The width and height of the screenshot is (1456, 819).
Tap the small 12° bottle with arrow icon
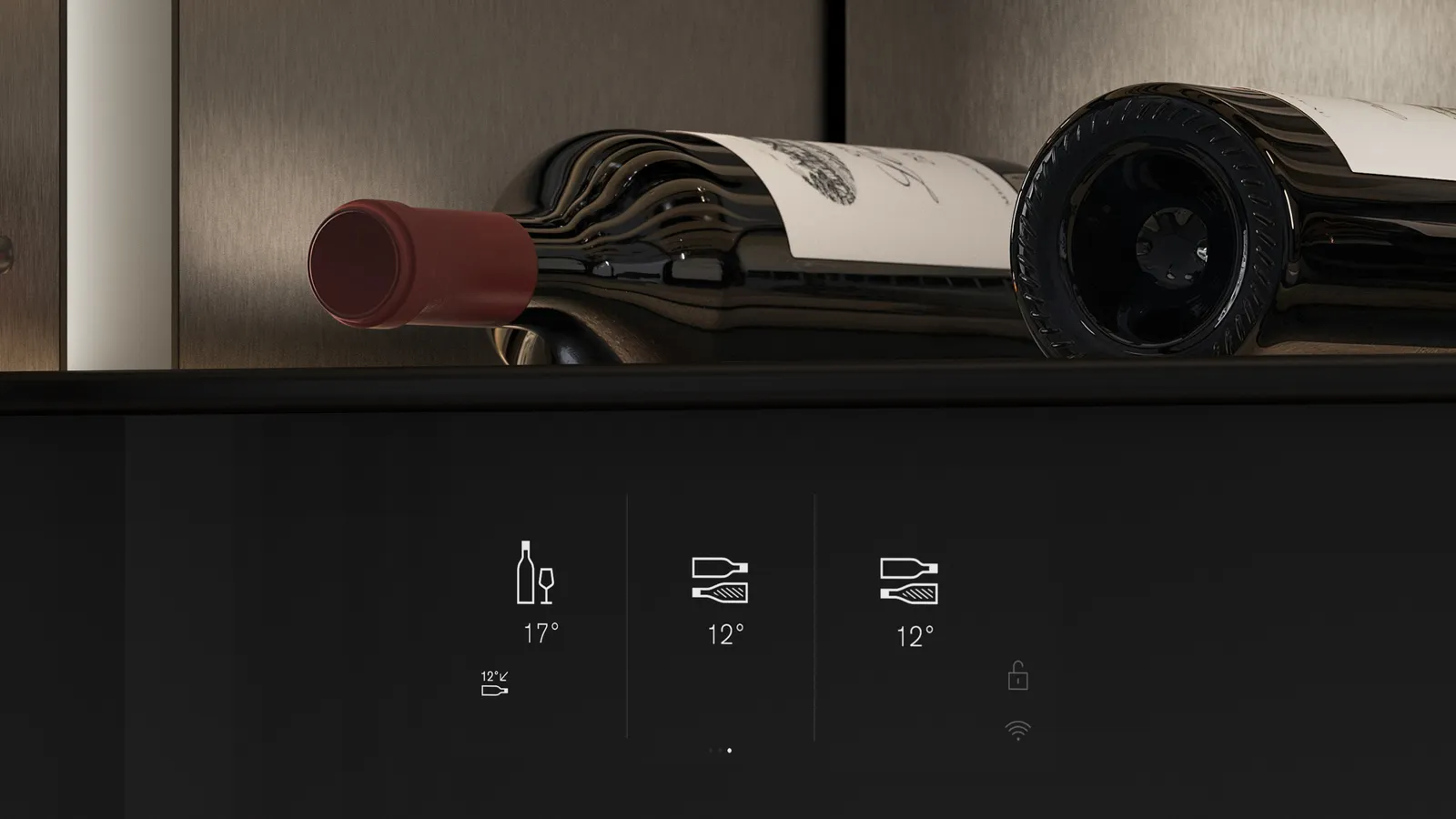[x=494, y=683]
